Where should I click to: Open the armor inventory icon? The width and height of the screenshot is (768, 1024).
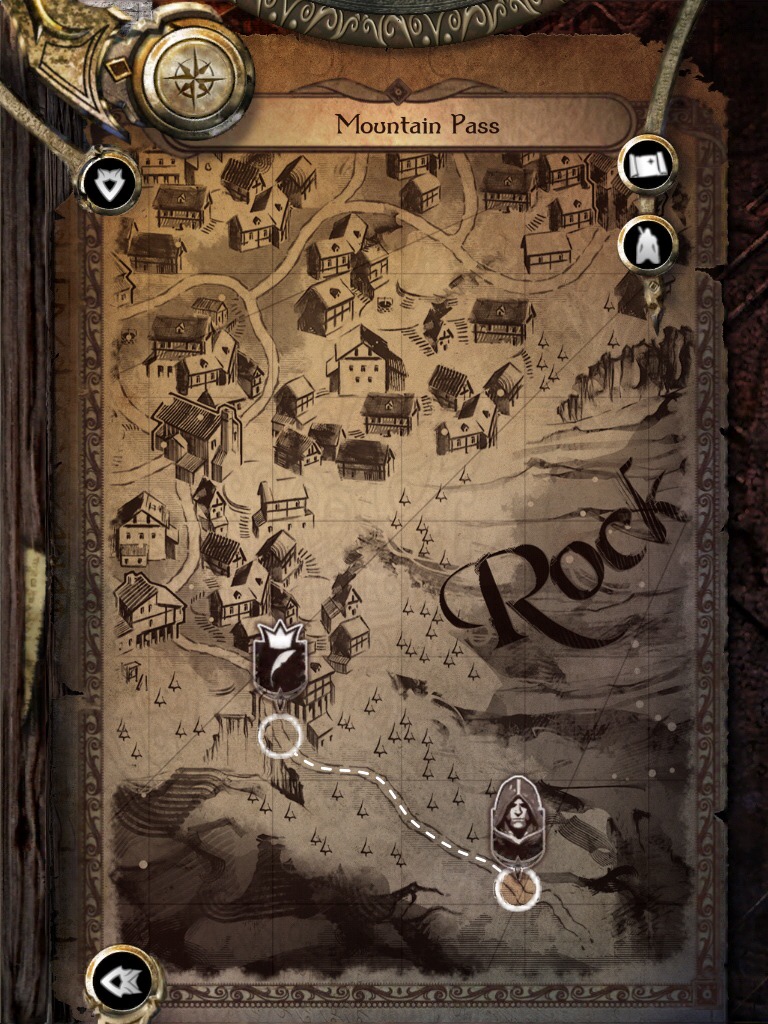tap(647, 243)
